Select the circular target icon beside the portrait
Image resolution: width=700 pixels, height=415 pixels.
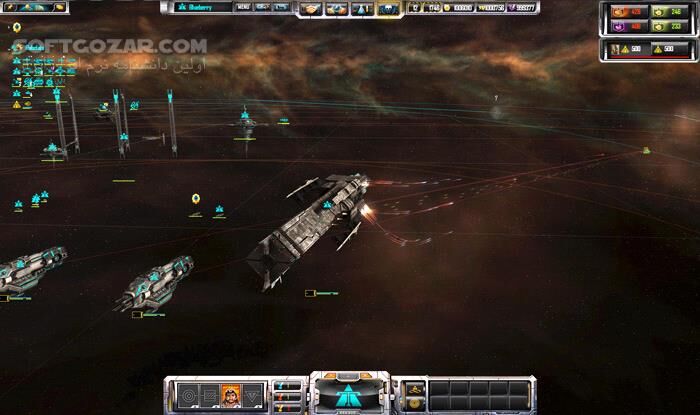(188, 392)
